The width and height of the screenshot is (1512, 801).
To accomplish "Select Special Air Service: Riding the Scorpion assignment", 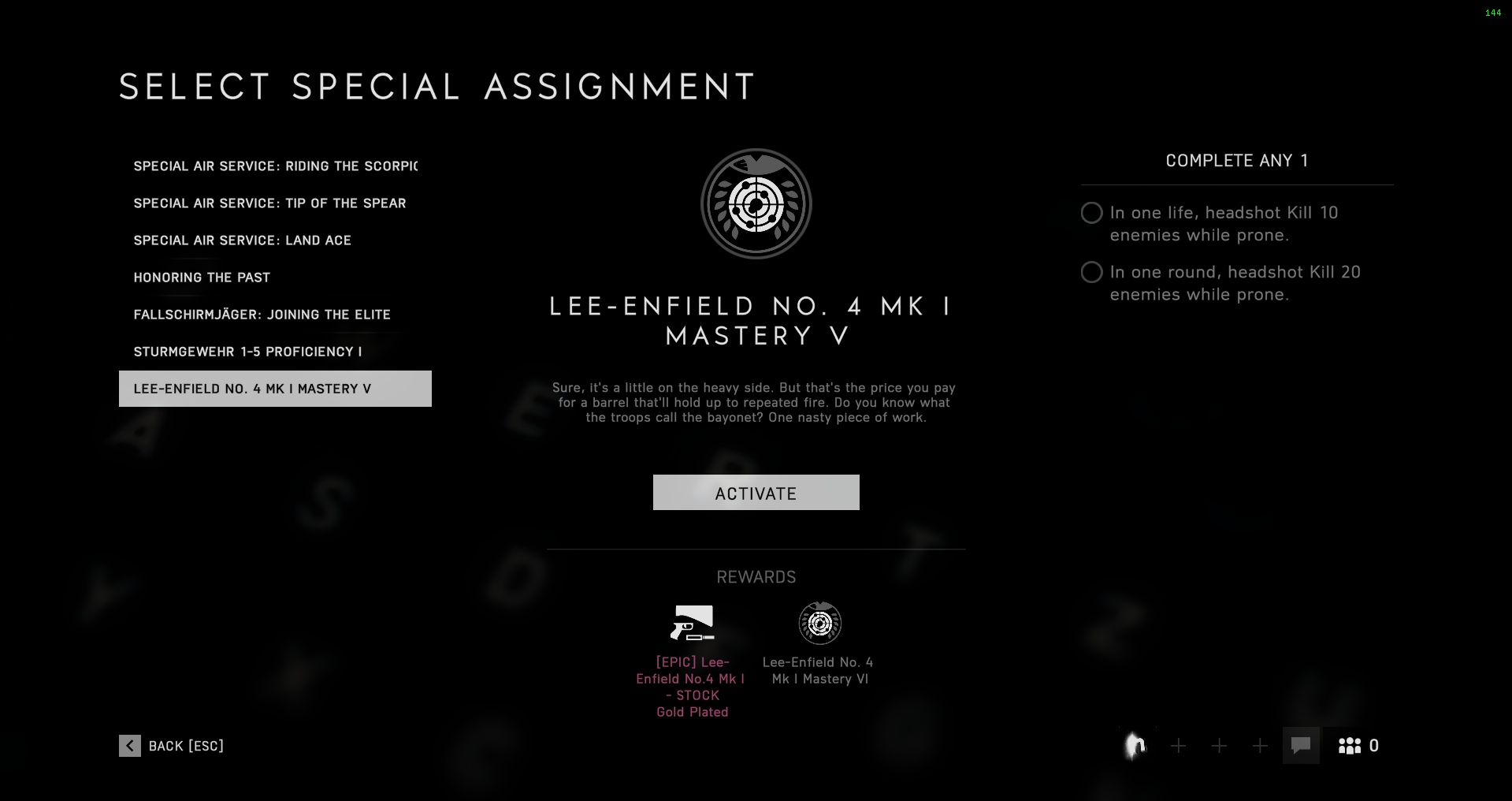I will pyautogui.click(x=275, y=166).
